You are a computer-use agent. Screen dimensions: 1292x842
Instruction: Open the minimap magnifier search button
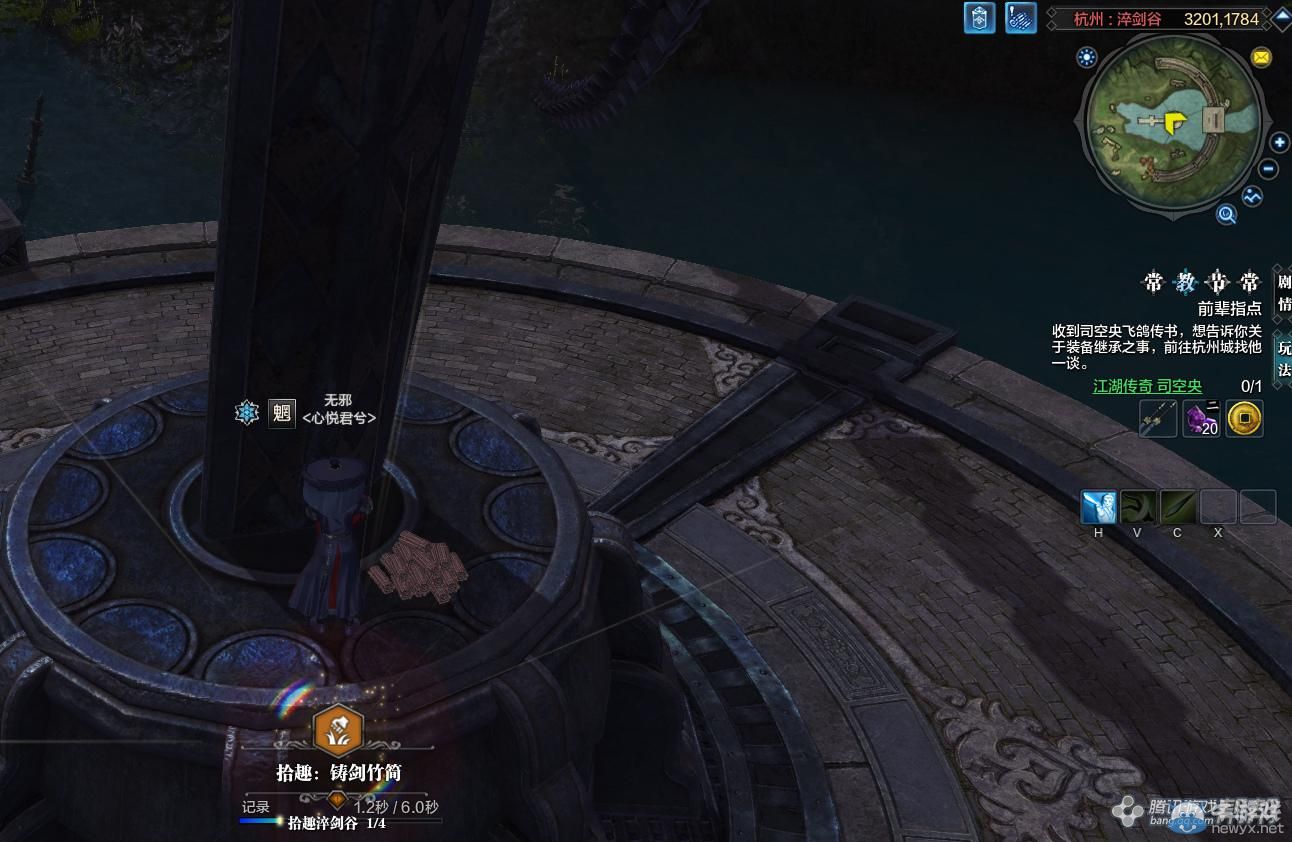point(1226,213)
